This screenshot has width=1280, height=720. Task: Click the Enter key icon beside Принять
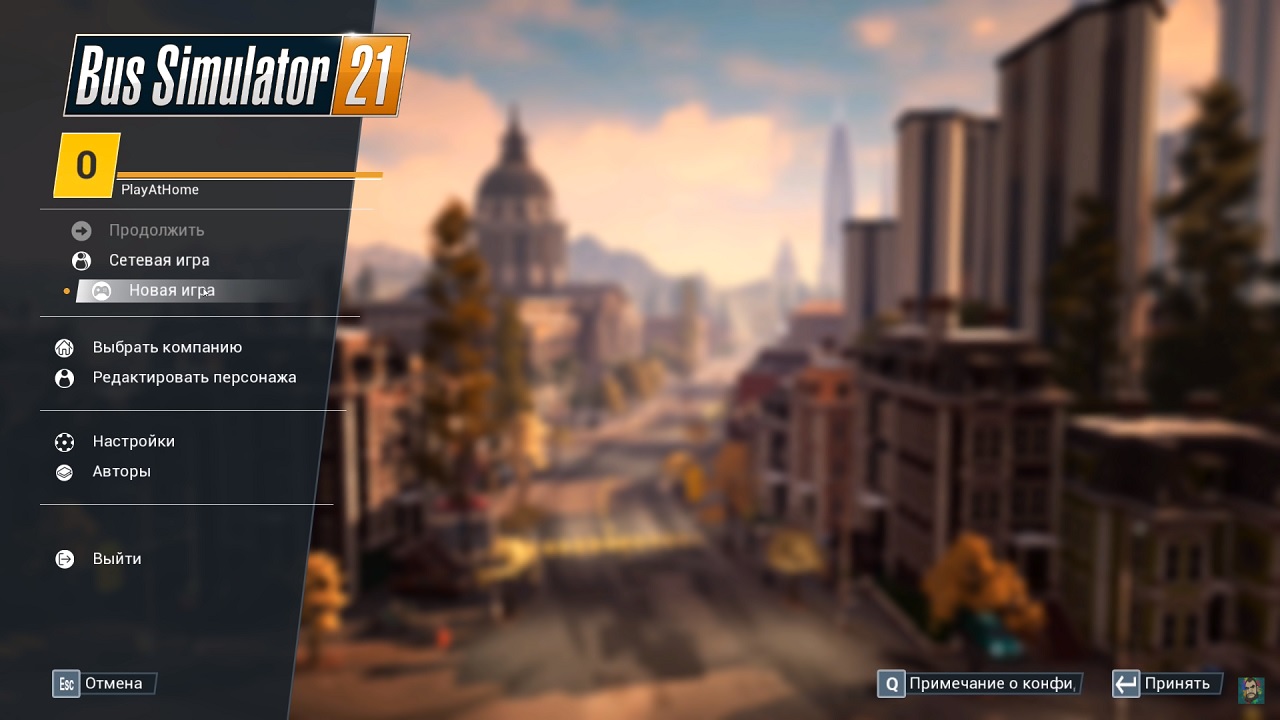[1126, 683]
